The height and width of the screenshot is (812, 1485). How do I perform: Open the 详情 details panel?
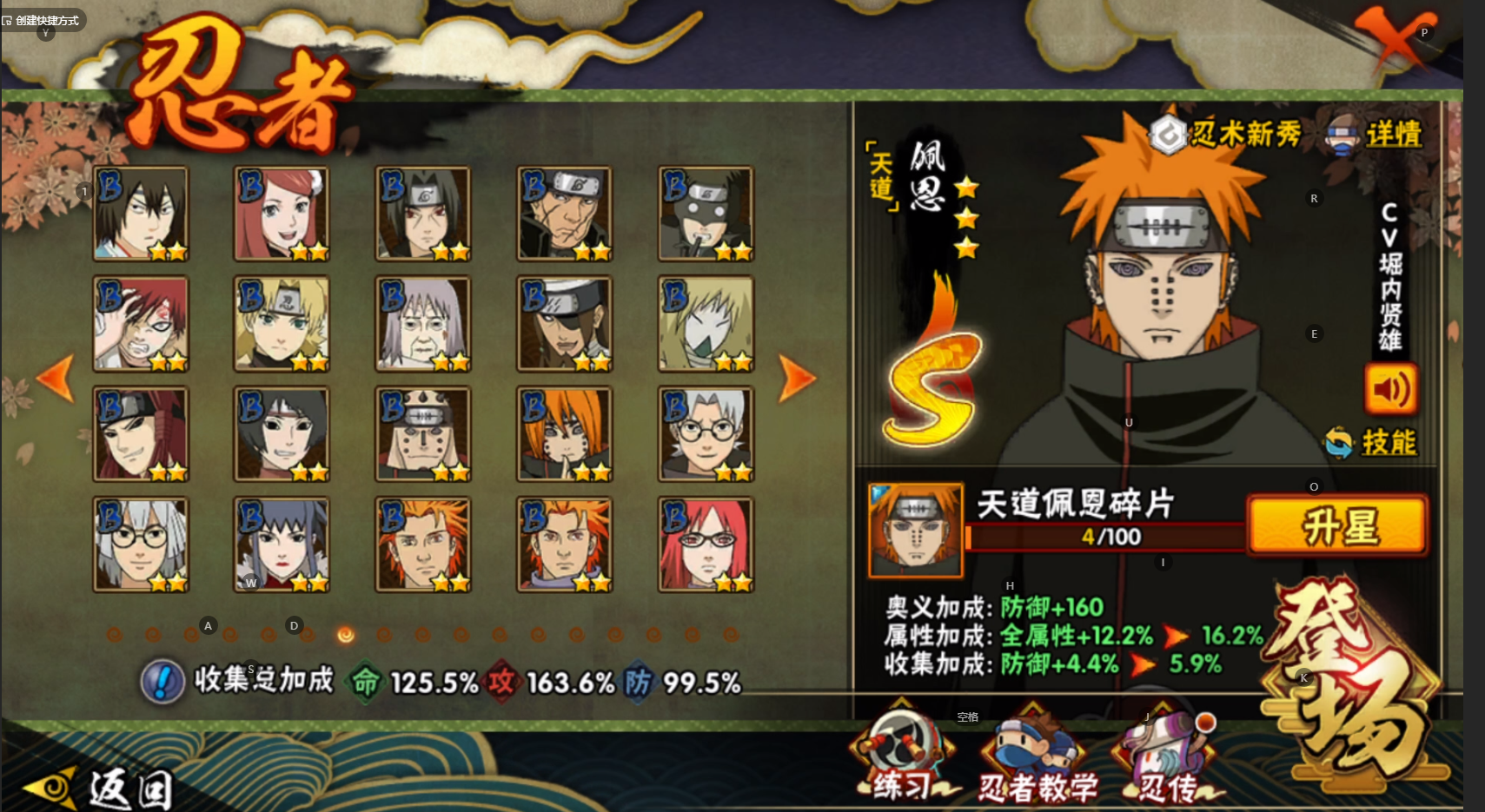[x=1375, y=135]
